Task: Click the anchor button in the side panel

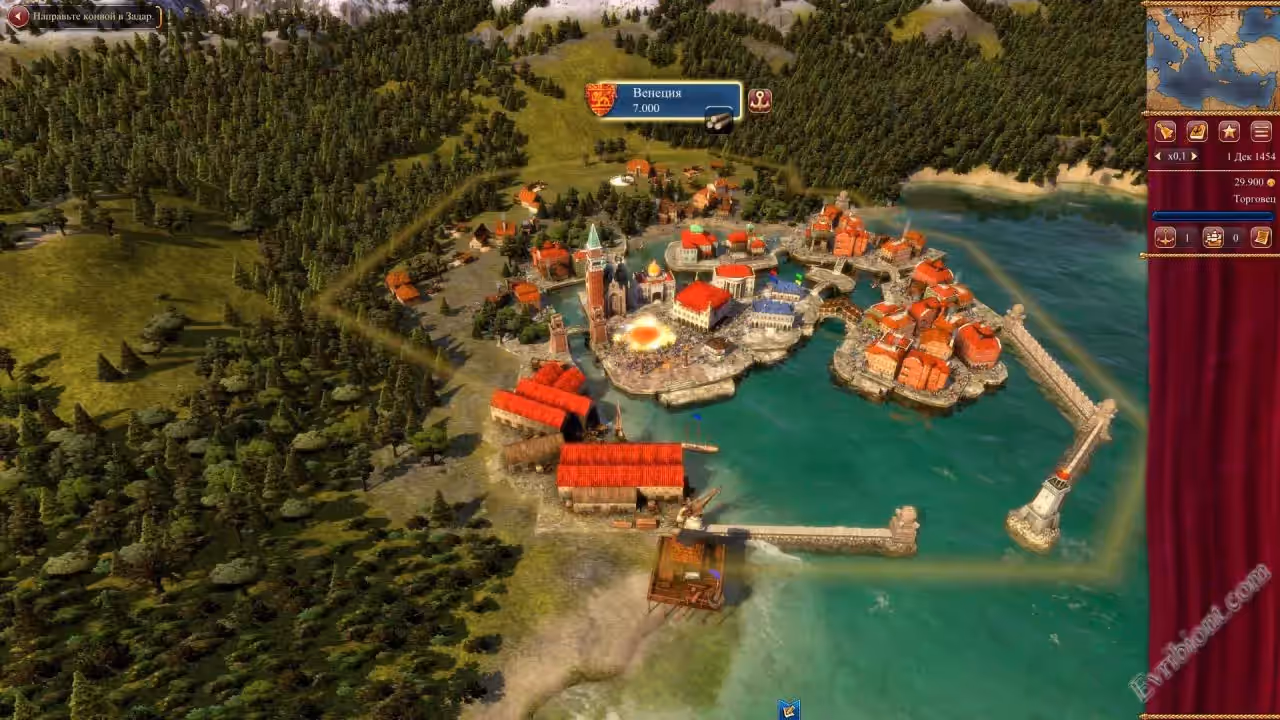Action: click(x=1165, y=238)
